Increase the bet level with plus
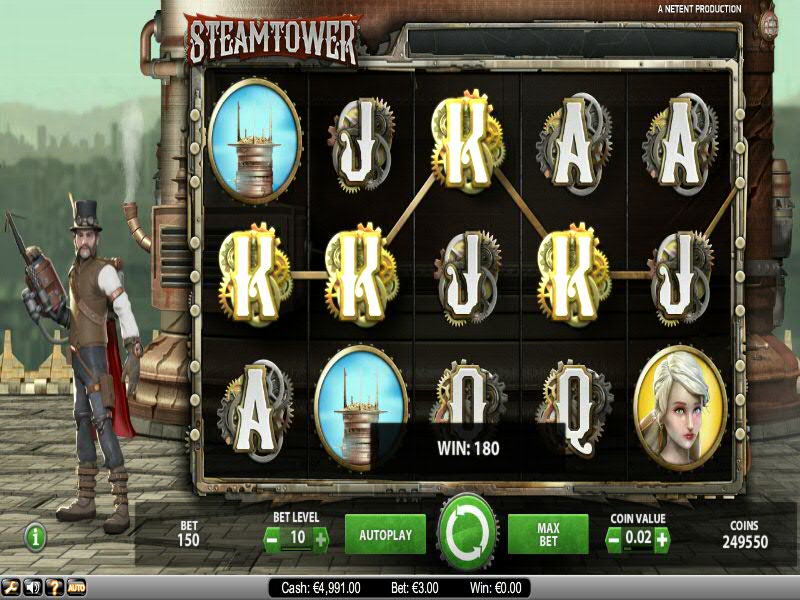 coord(320,540)
